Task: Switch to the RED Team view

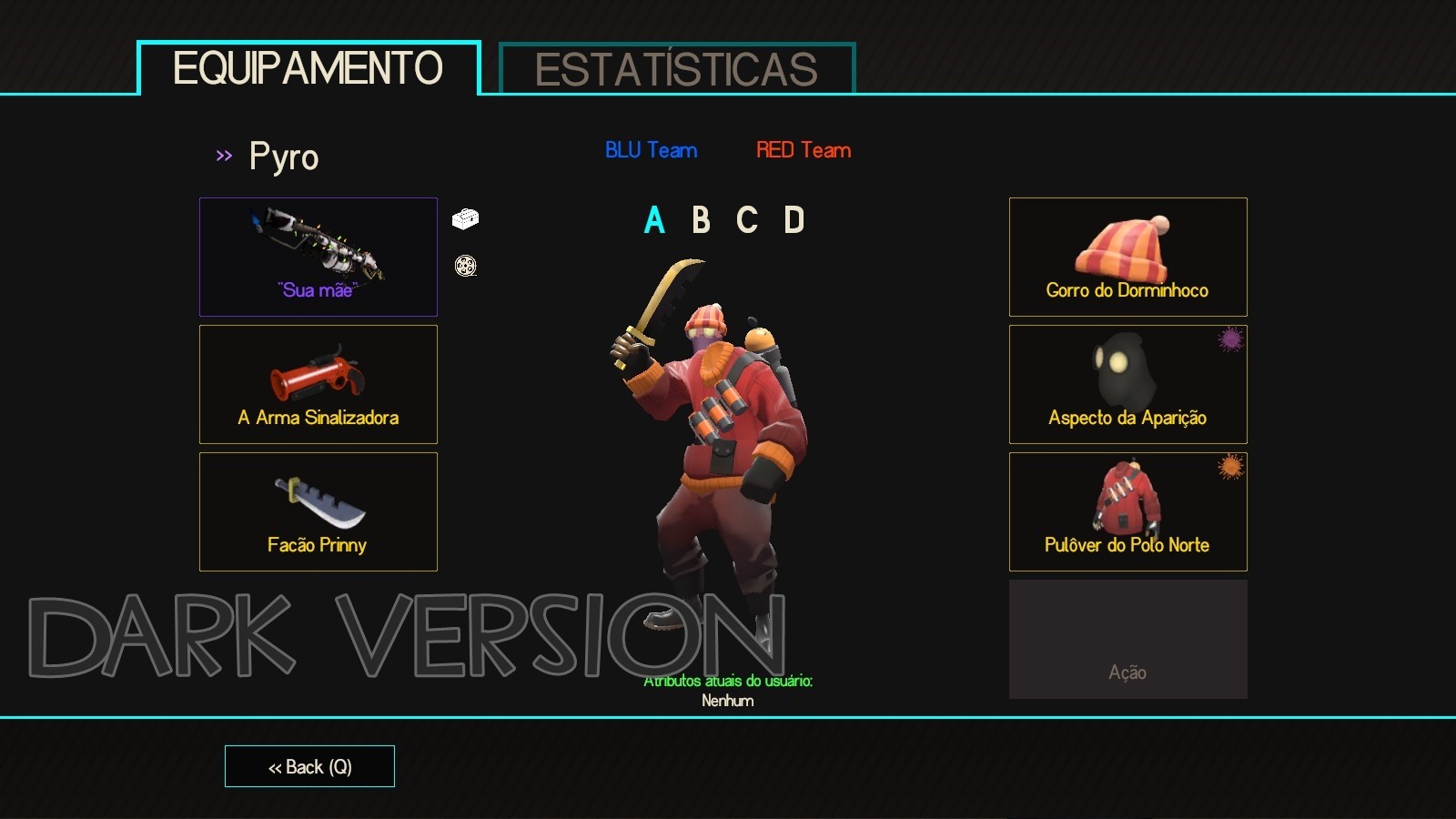Action: pyautogui.click(x=802, y=150)
